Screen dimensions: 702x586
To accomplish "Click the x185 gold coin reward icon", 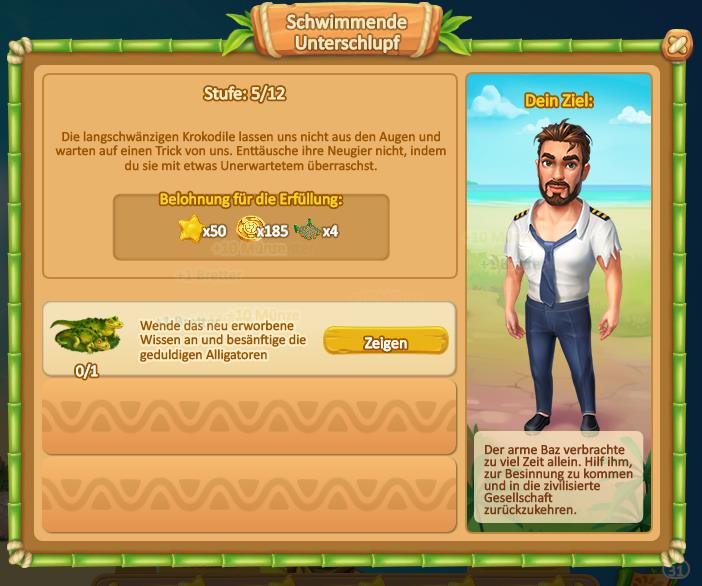I will (x=248, y=229).
